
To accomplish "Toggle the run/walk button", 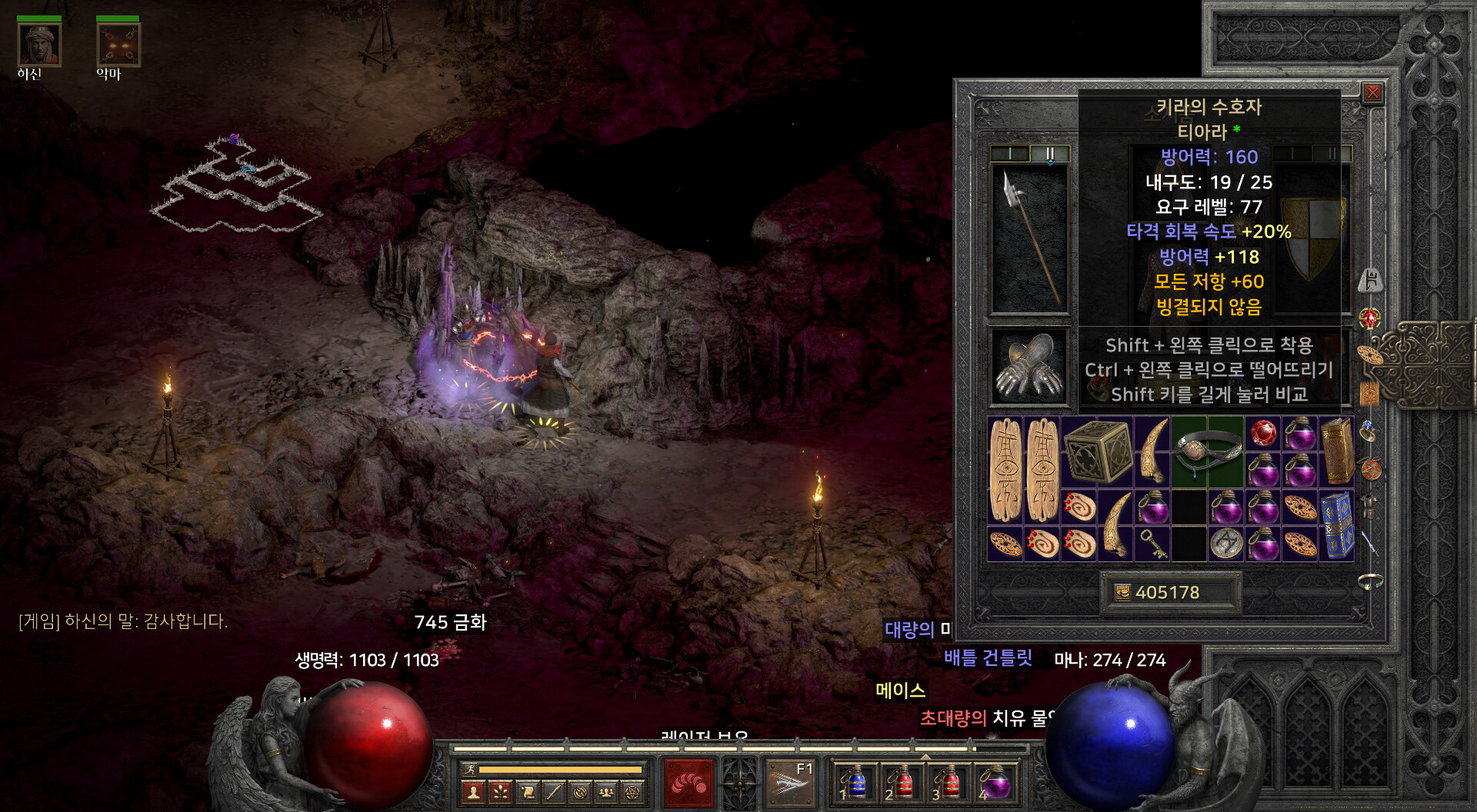I will (x=468, y=769).
